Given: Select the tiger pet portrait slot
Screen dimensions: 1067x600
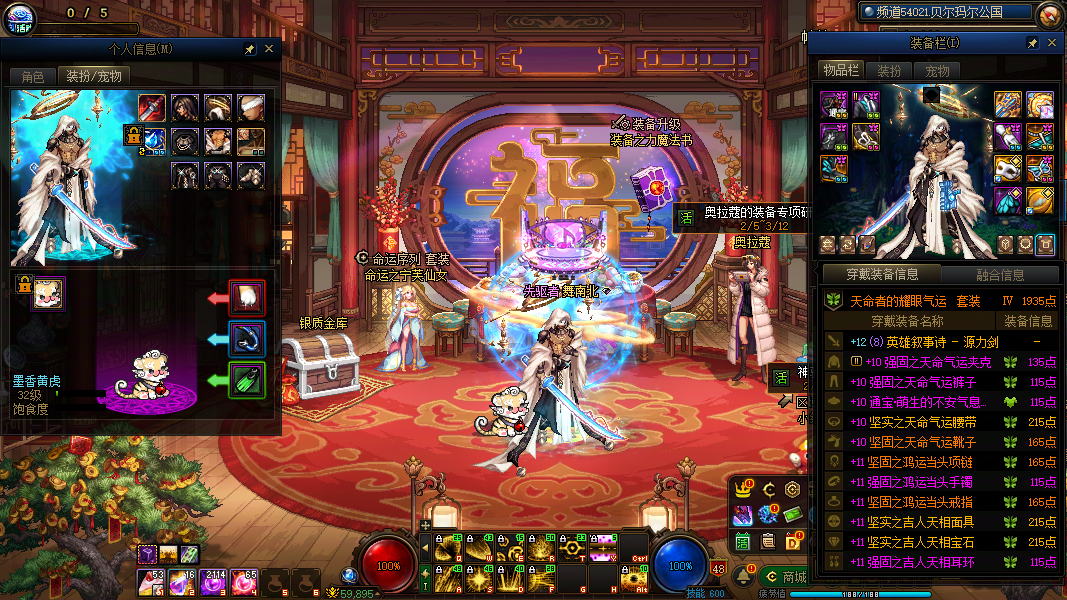Looking at the screenshot, I should click(x=47, y=294).
